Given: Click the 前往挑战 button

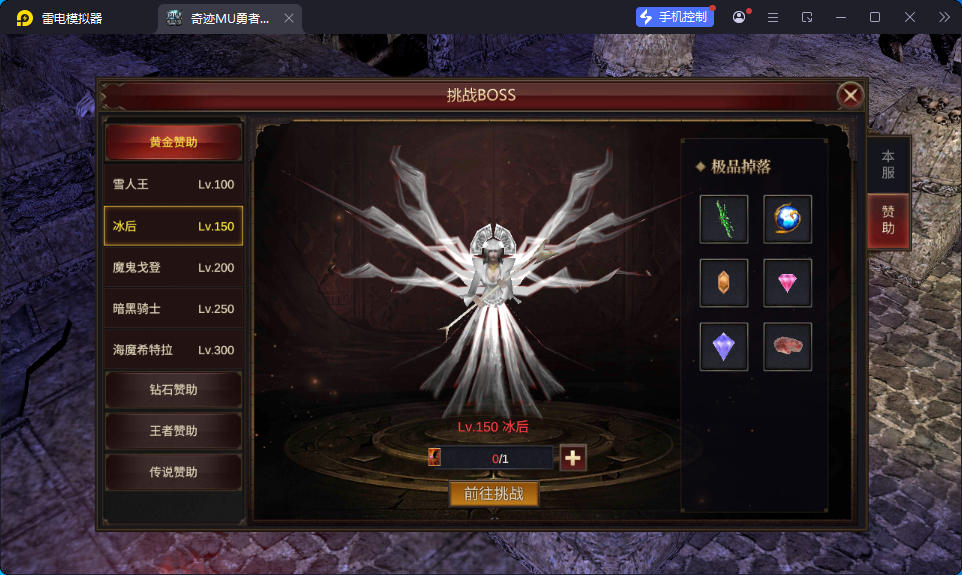Looking at the screenshot, I should pos(494,493).
